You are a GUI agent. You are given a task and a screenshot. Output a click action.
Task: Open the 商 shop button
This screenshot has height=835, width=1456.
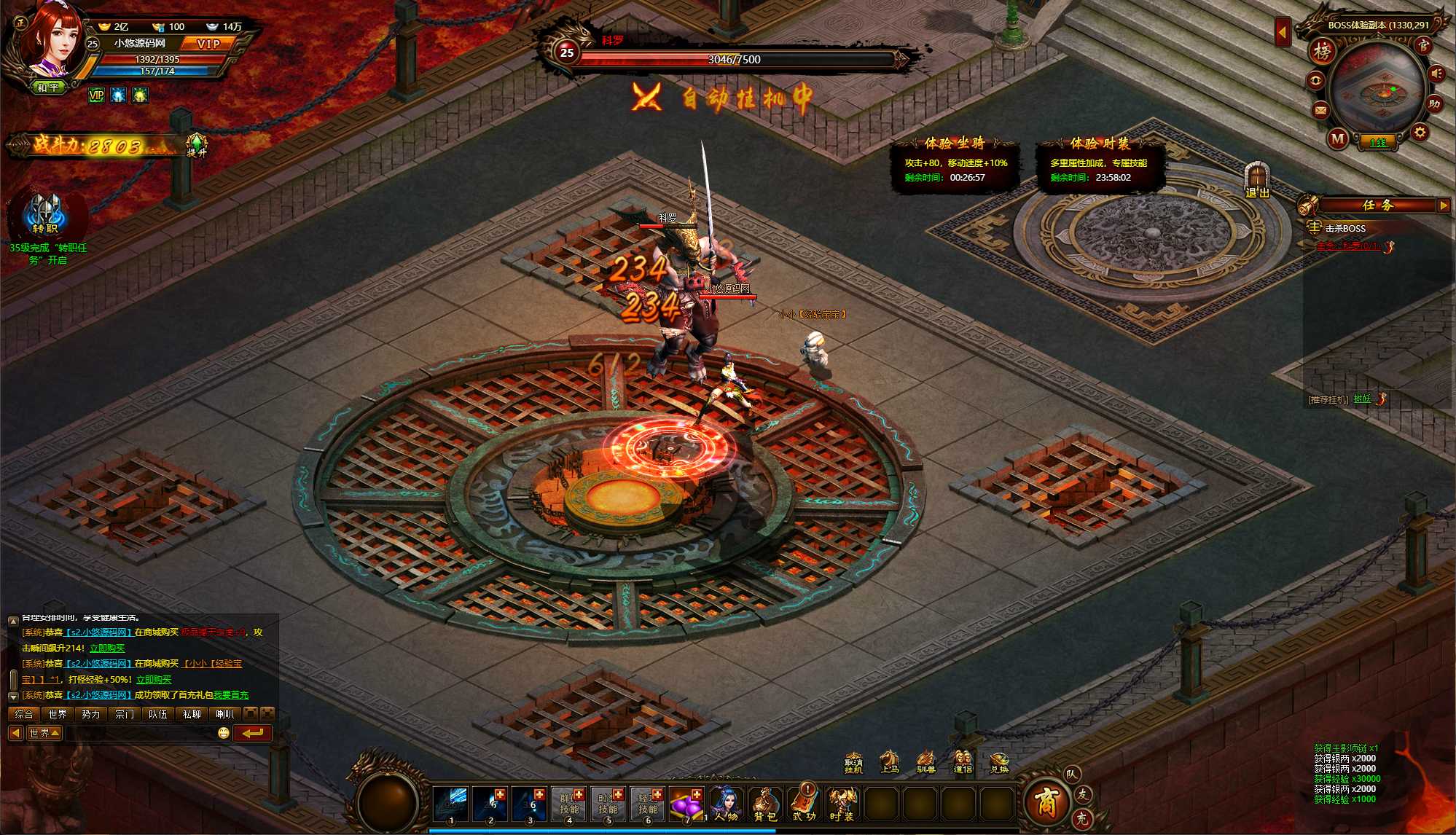pos(1046,802)
